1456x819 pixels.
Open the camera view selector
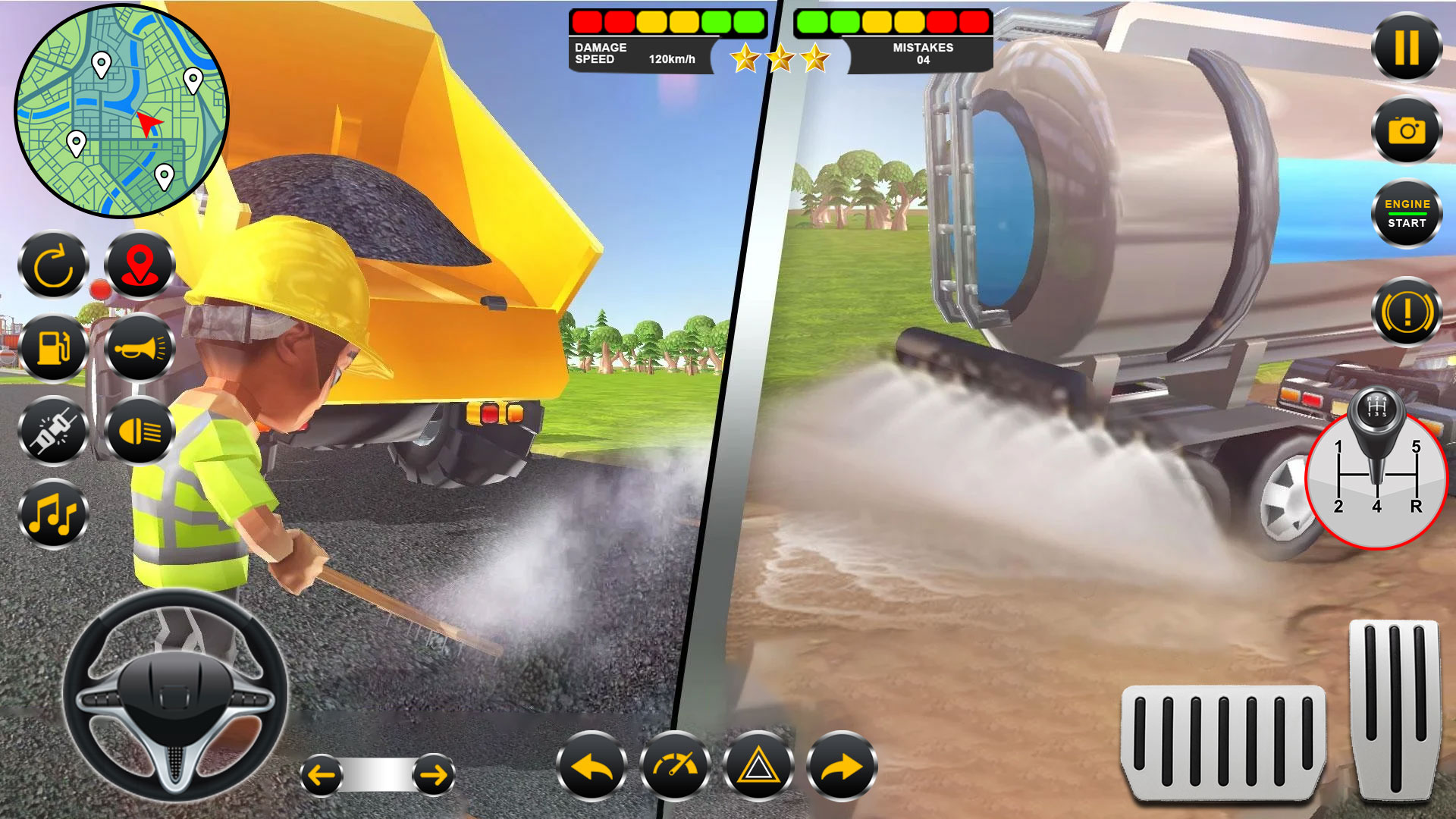click(1406, 130)
